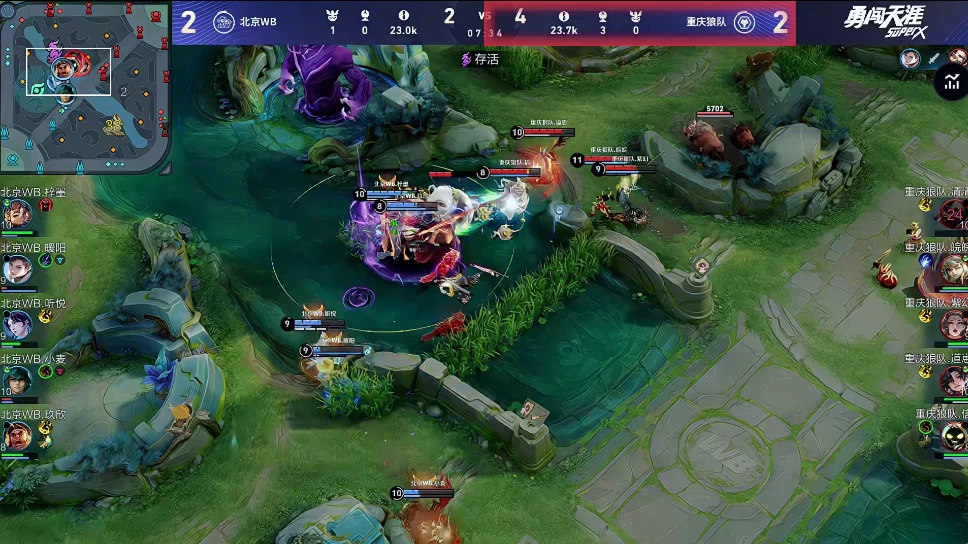968x544 pixels.
Task: Select 重庆狼队.清清 player portrait
Action: point(952,213)
